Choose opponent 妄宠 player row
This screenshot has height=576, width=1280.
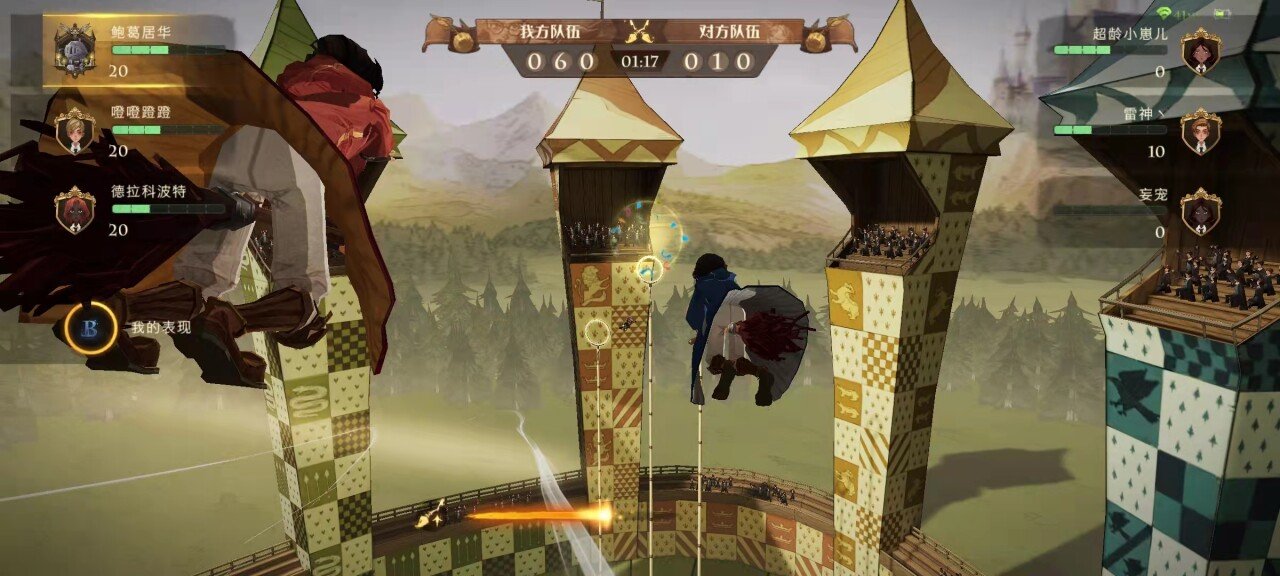click(x=1140, y=211)
